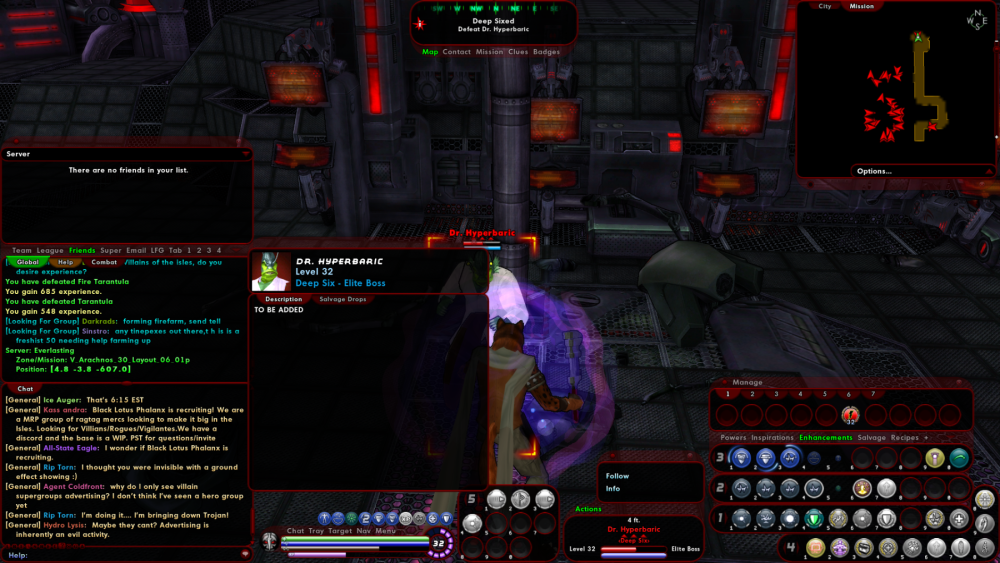Open the Menu from the status bar
The width and height of the screenshot is (1000, 563).
pos(386,531)
